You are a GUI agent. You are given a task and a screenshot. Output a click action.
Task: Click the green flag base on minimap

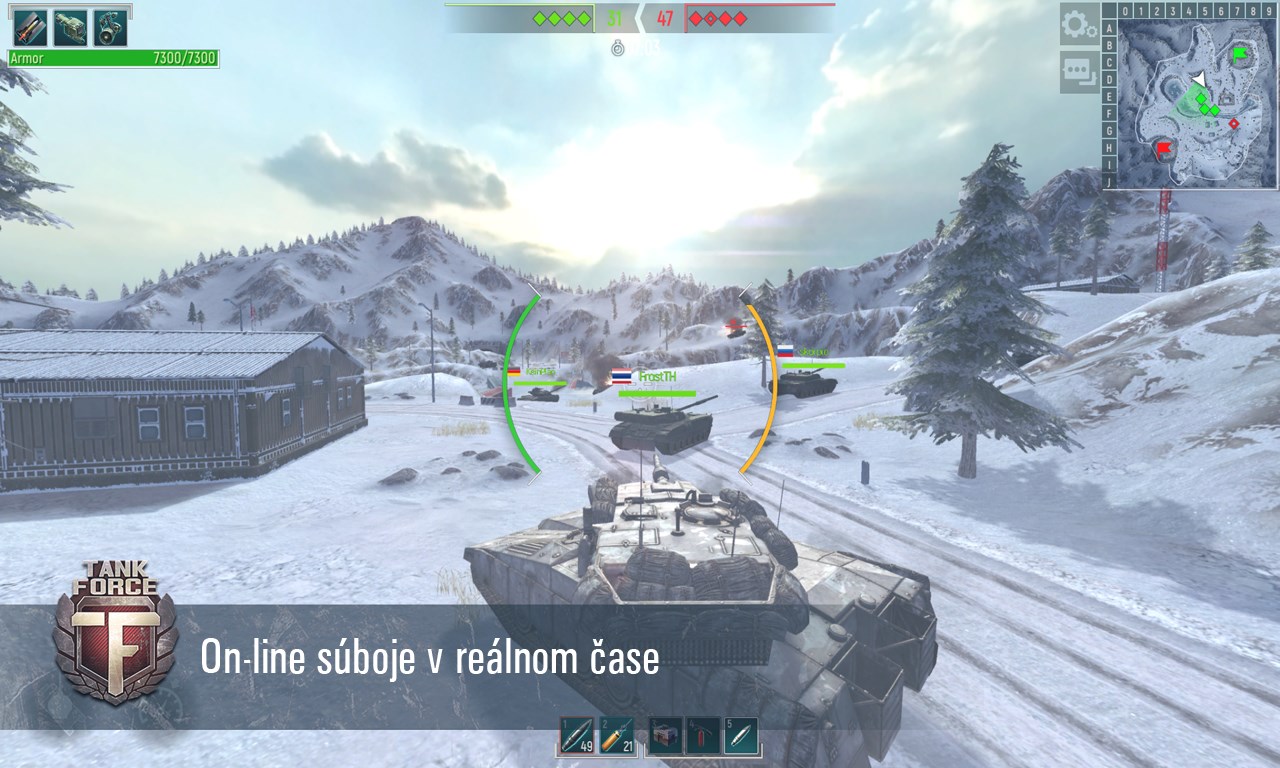point(1241,53)
